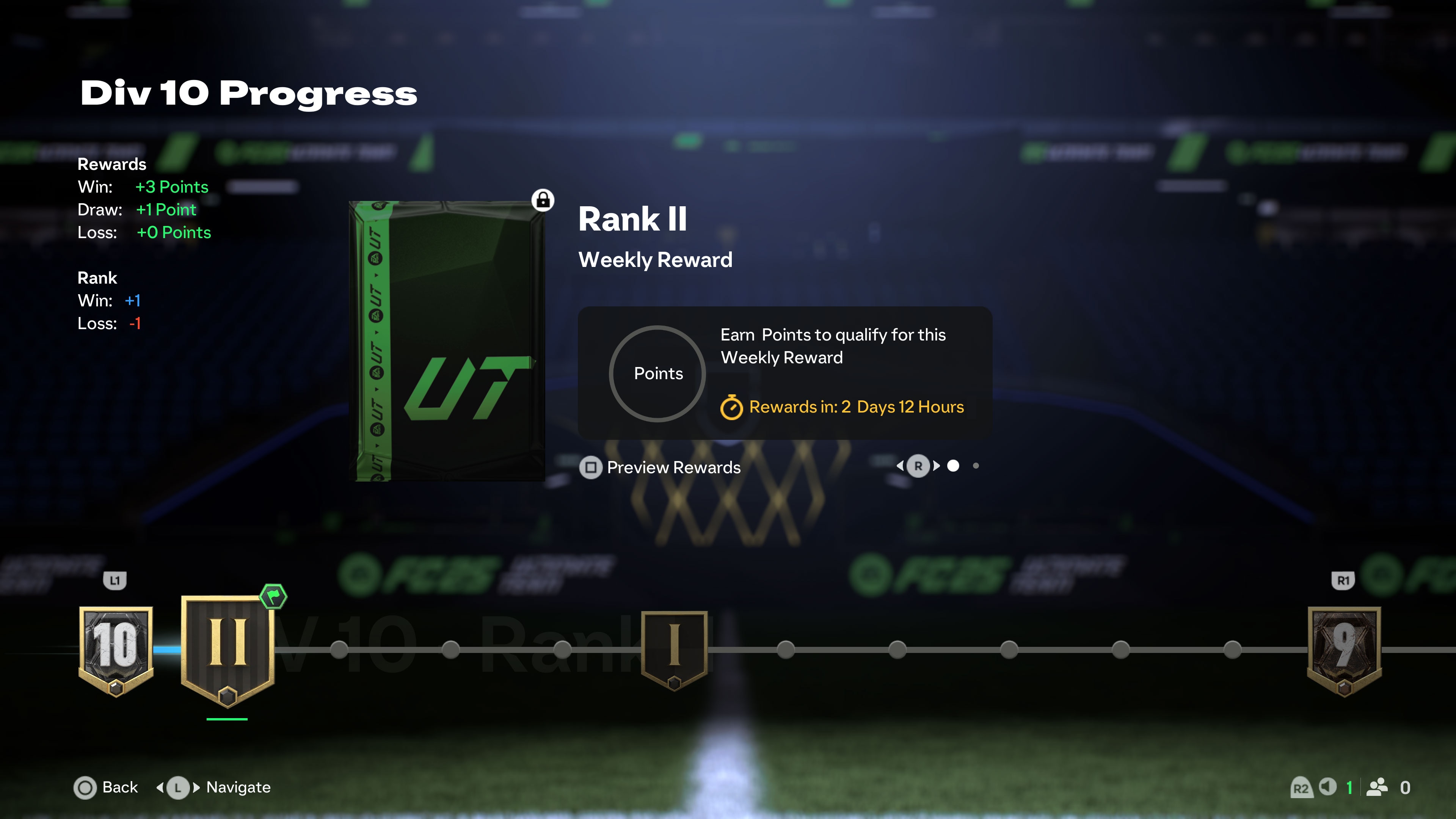The height and width of the screenshot is (819, 1456).
Task: Click the Points progress circle
Action: pyautogui.click(x=657, y=373)
